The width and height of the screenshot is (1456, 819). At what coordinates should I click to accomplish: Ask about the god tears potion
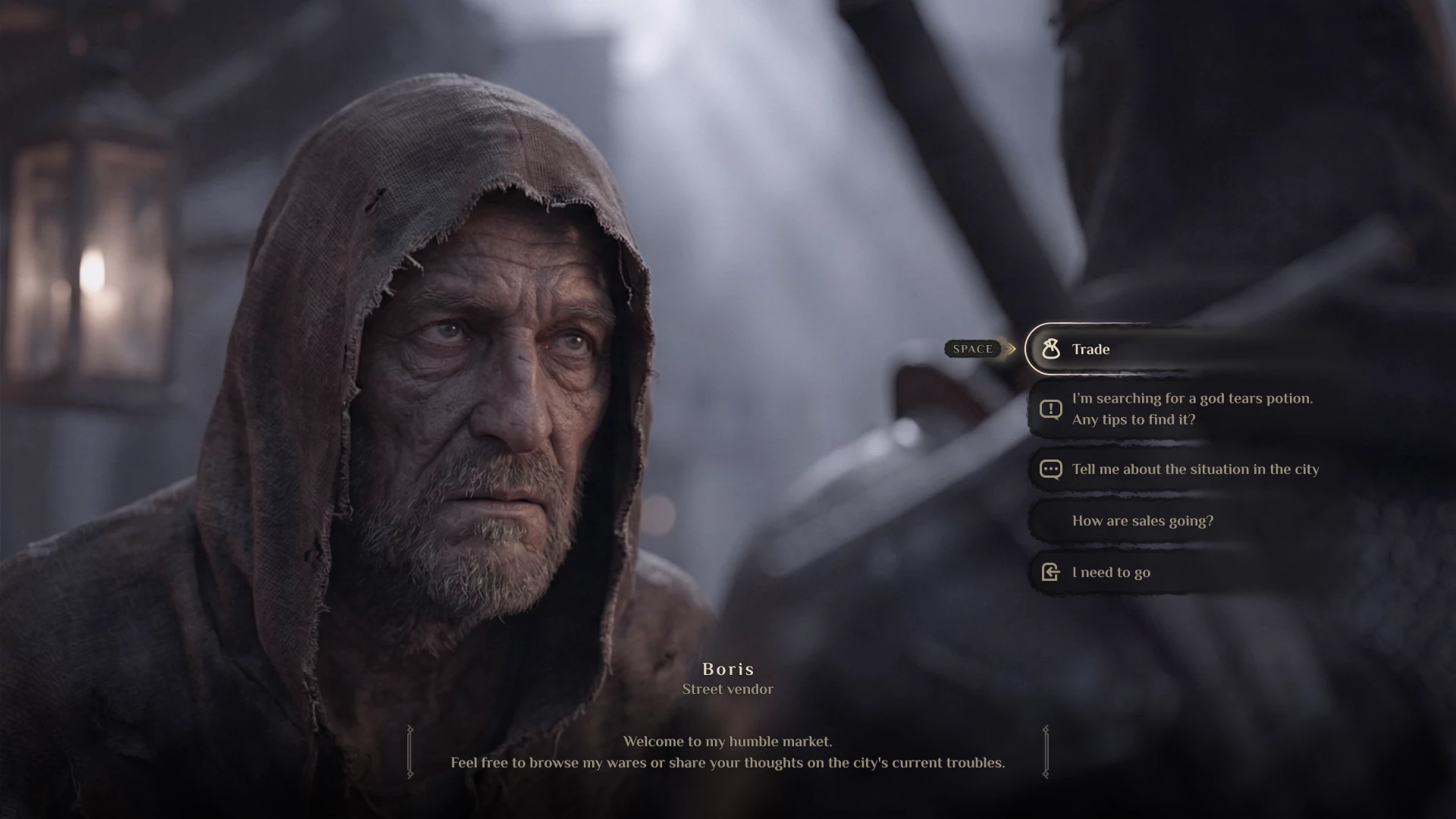[1191, 409]
